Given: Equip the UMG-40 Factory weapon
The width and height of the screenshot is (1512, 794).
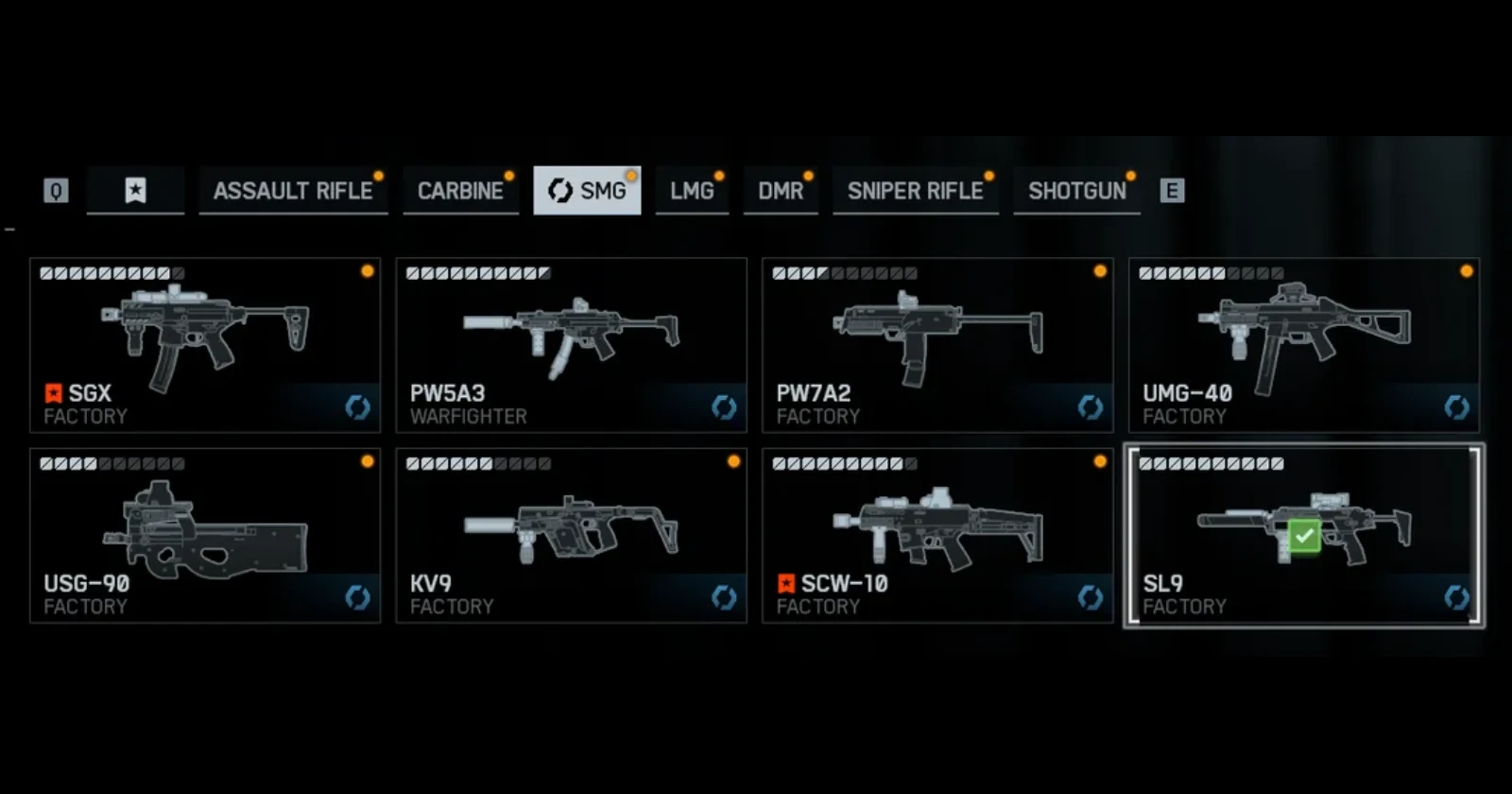Looking at the screenshot, I should pyautogui.click(x=1304, y=345).
